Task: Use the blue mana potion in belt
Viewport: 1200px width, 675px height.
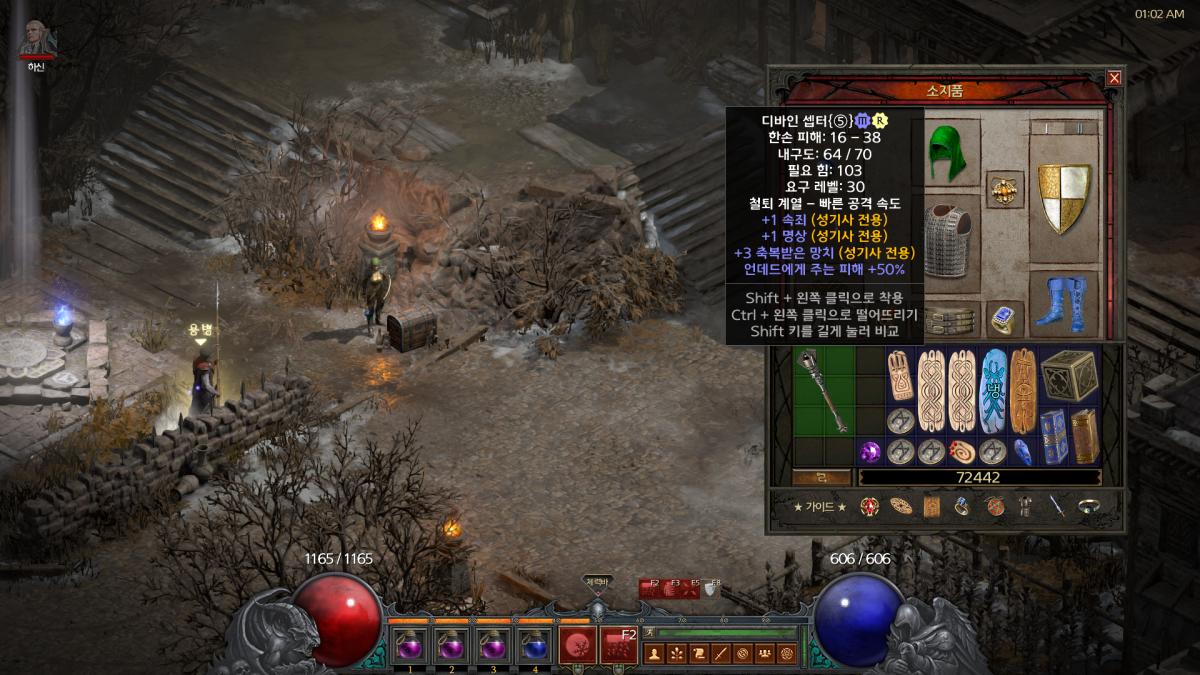Action: coord(535,644)
